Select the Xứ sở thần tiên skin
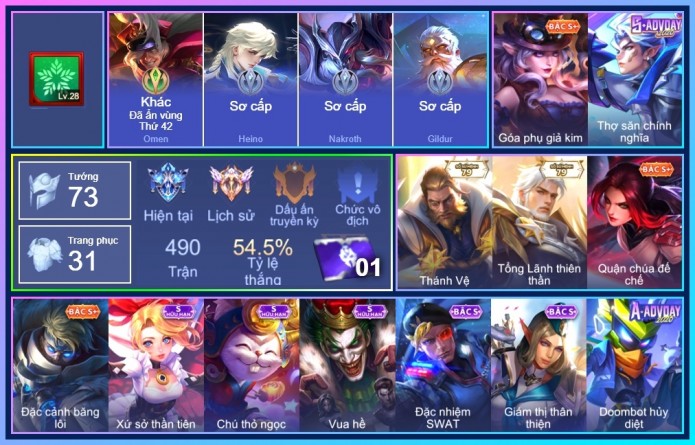The image size is (695, 445). tap(155, 367)
